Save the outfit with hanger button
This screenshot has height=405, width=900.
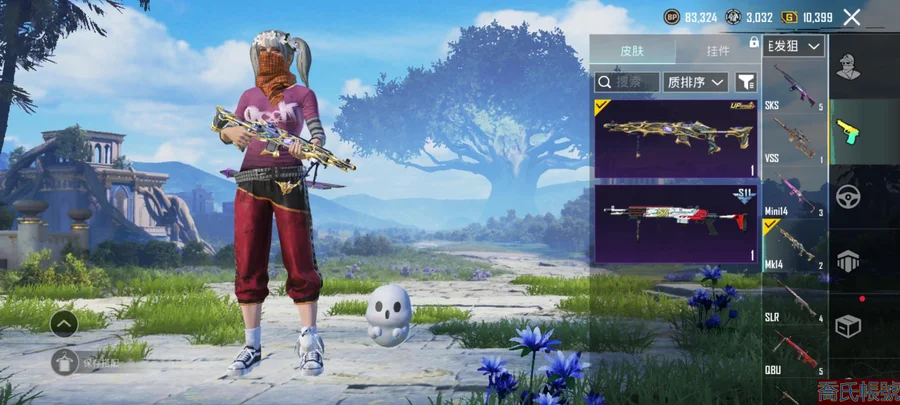(x=64, y=361)
